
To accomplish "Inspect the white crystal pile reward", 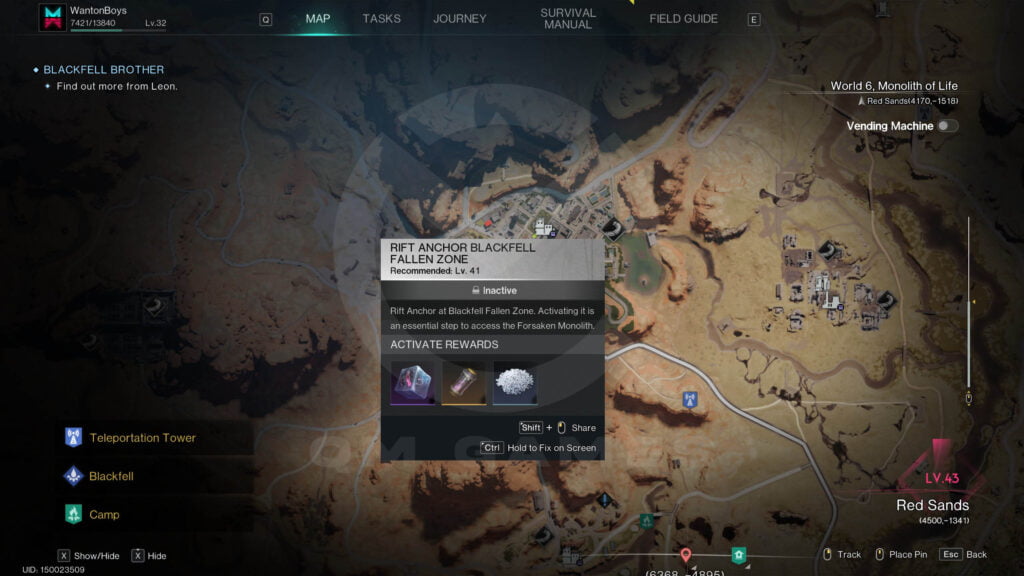I will pyautogui.click(x=515, y=383).
